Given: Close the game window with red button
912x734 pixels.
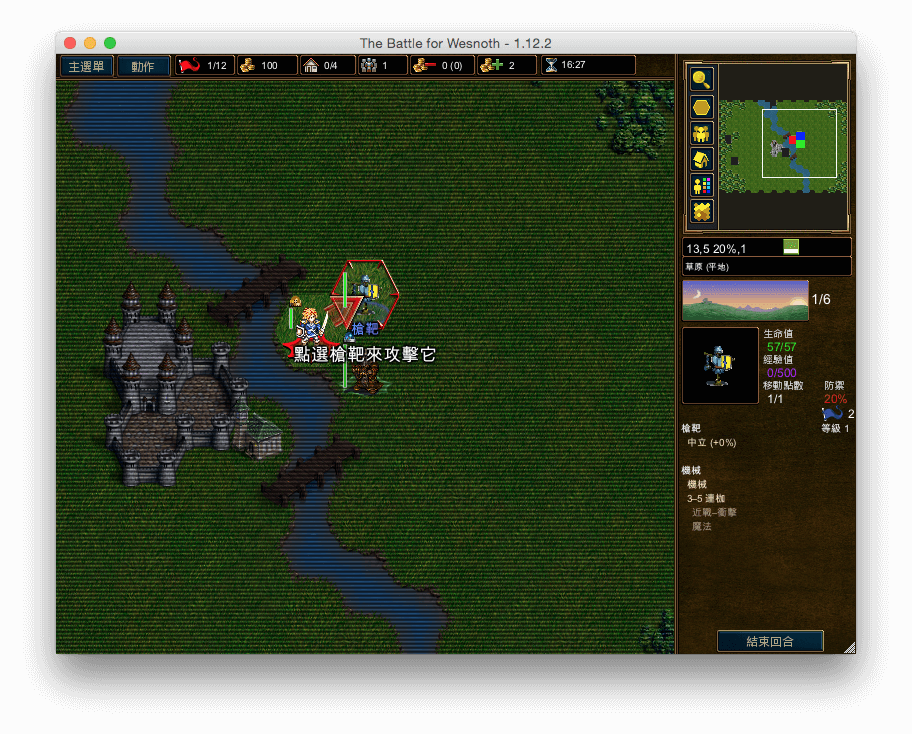Looking at the screenshot, I should click(70, 43).
